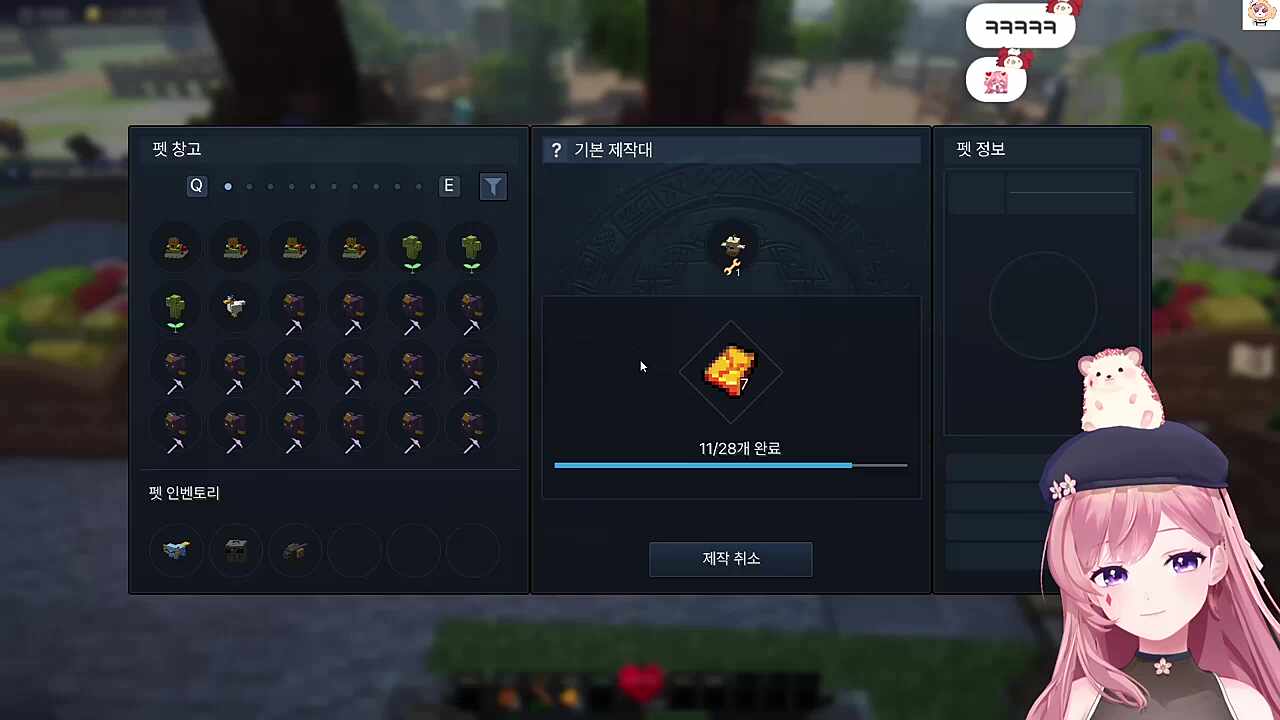Select a miner pet with pickaxe icon
The height and width of the screenshot is (720, 1280).
click(x=294, y=312)
